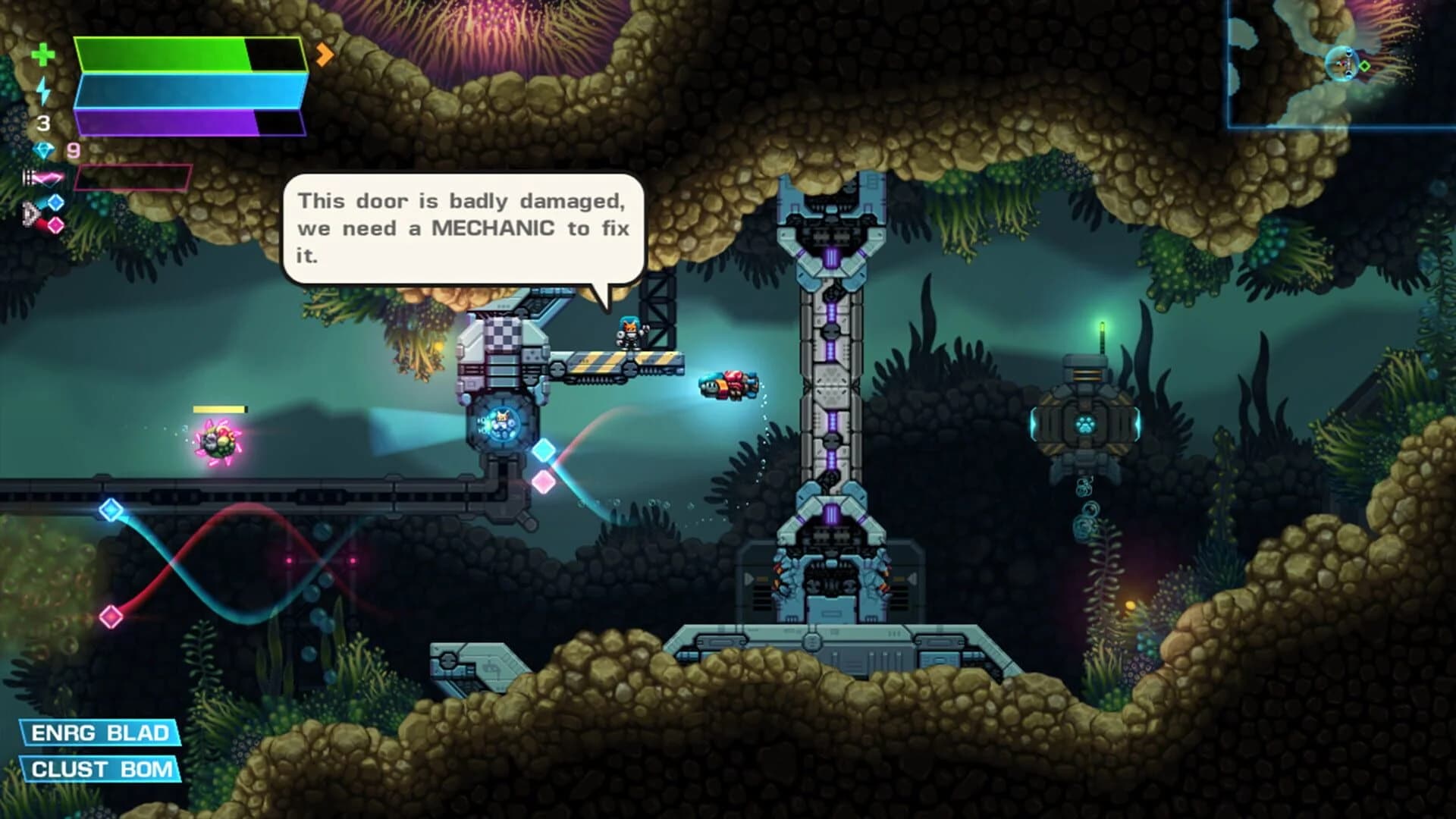1456x819 pixels.
Task: Expand the orange arrow beside the health bars
Action: [x=325, y=53]
